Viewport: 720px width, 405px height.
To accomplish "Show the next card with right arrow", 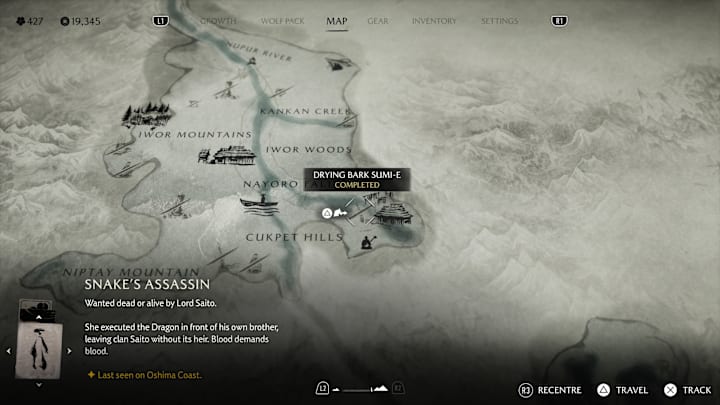I will [69, 351].
